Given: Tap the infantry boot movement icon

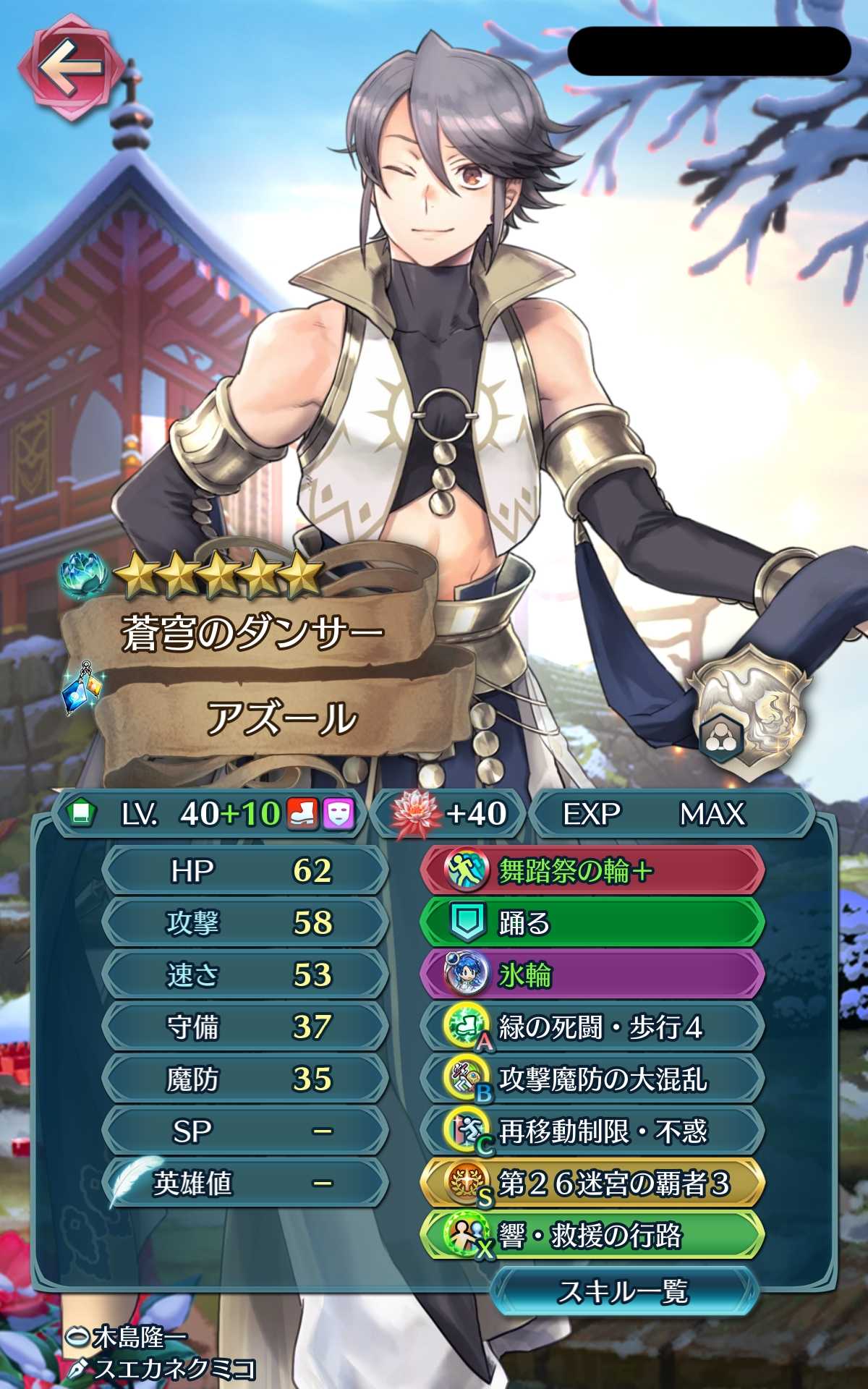Looking at the screenshot, I should 303,814.
